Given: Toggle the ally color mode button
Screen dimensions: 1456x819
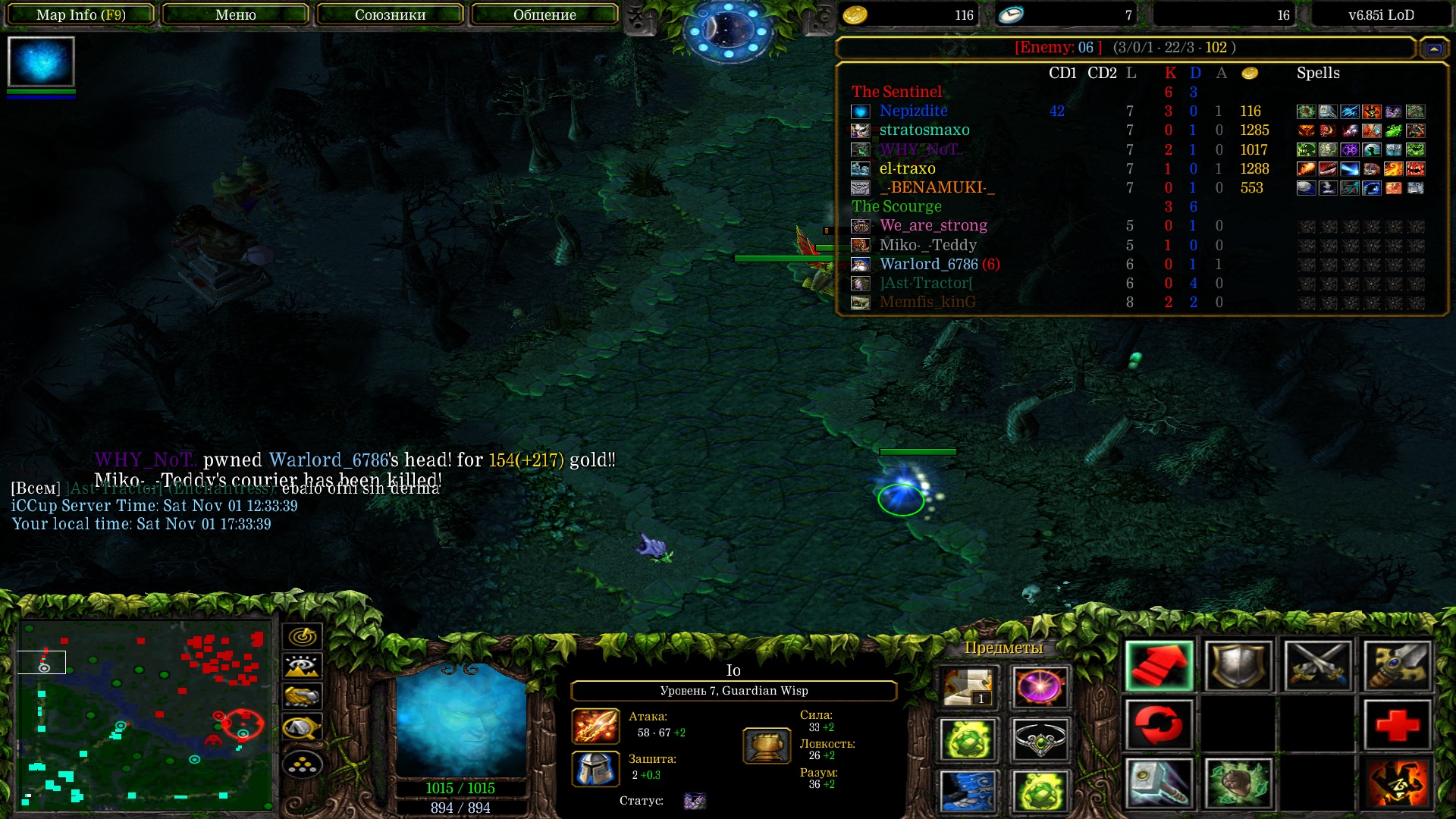Looking at the screenshot, I should pos(302,696).
